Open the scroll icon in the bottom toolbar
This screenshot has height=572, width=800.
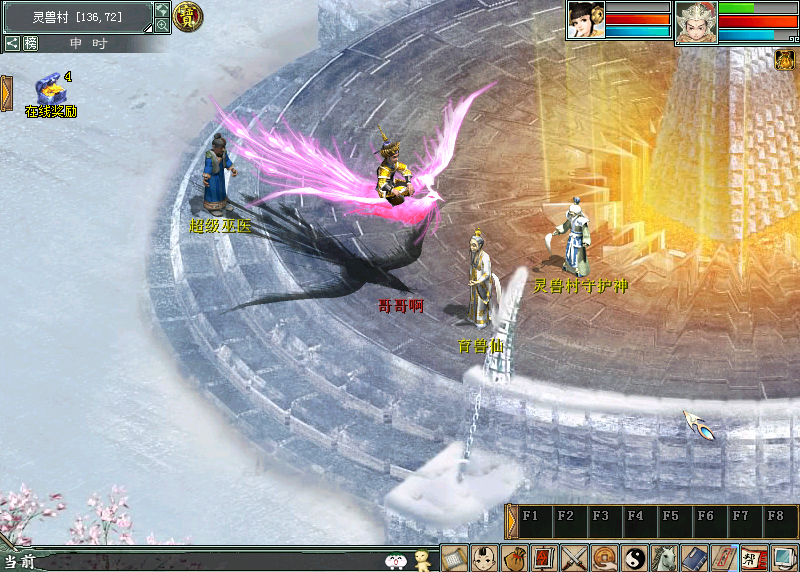click(x=455, y=557)
